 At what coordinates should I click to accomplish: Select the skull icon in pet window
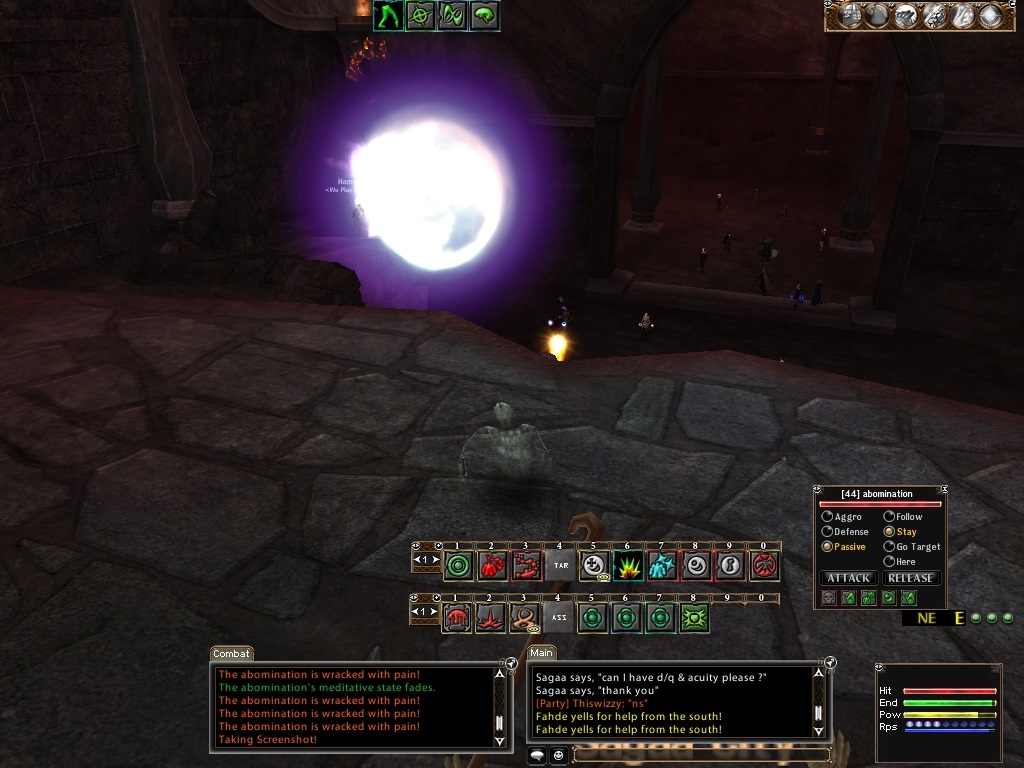point(828,598)
